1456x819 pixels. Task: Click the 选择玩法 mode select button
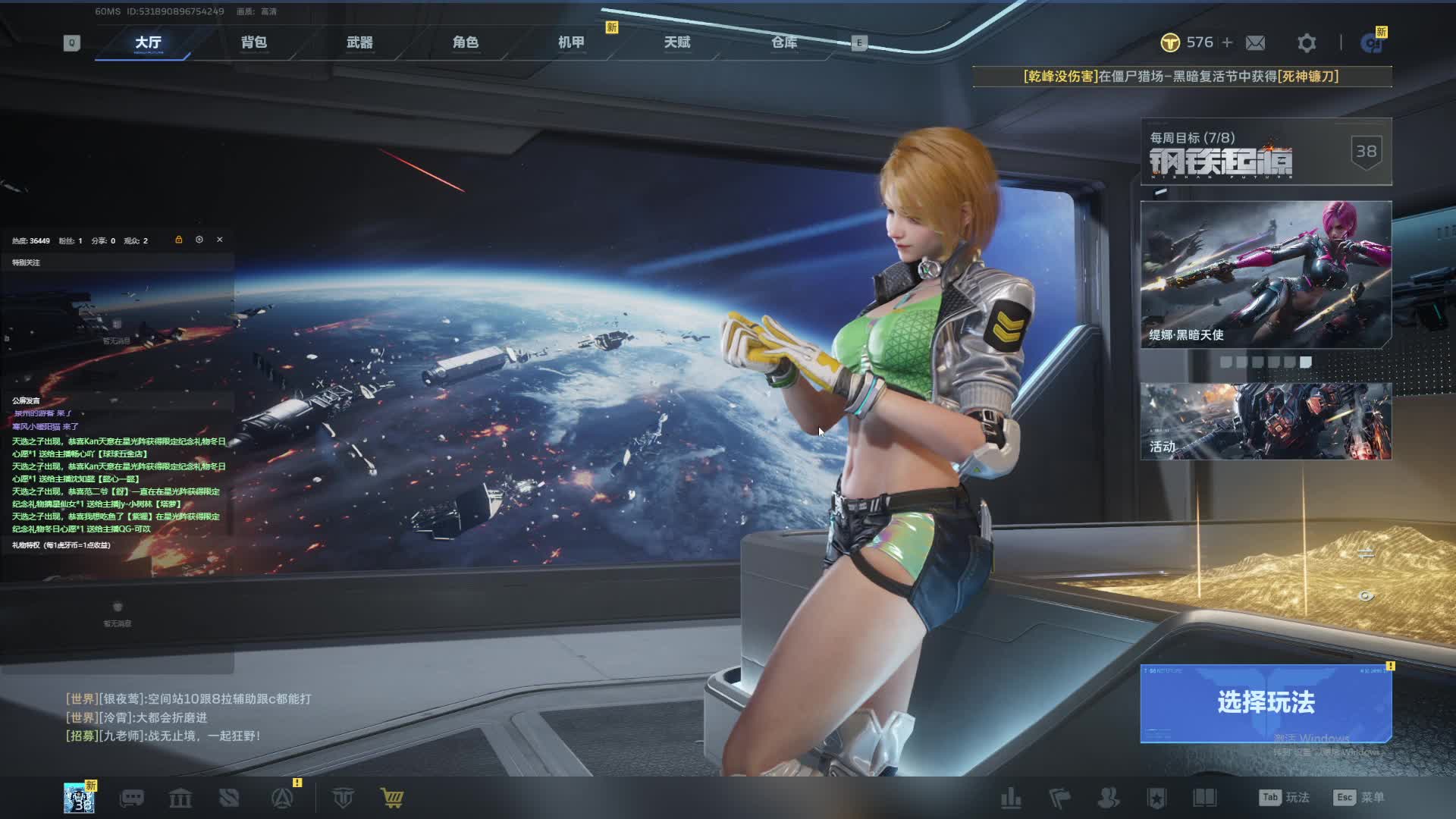point(1266,703)
